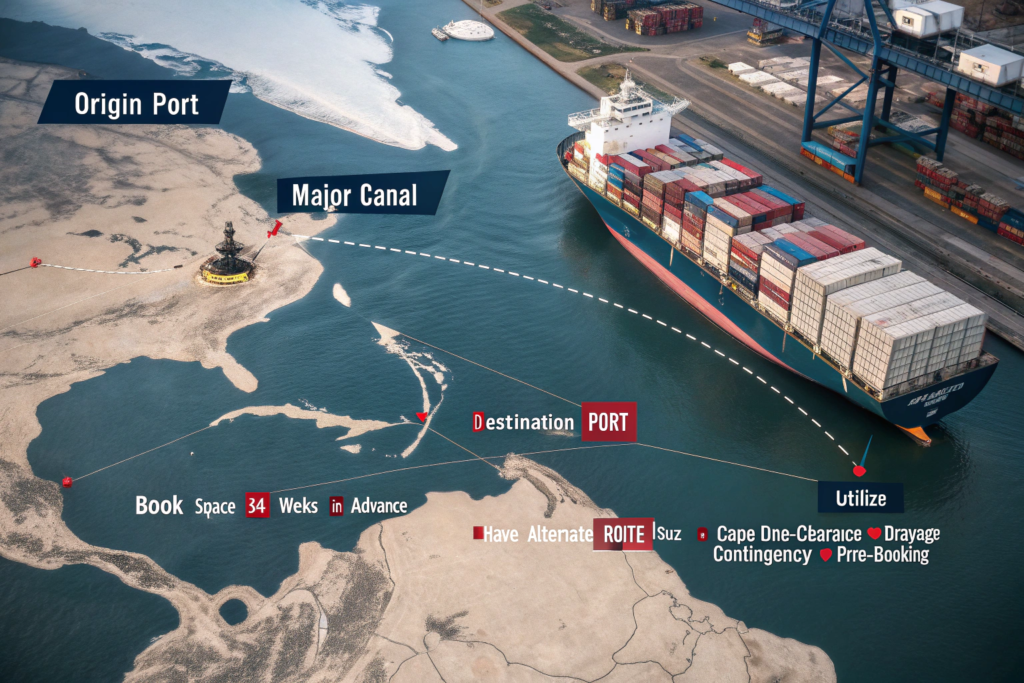Select the red ROUTE tag
This screenshot has height=683, width=1024.
[x=623, y=534]
